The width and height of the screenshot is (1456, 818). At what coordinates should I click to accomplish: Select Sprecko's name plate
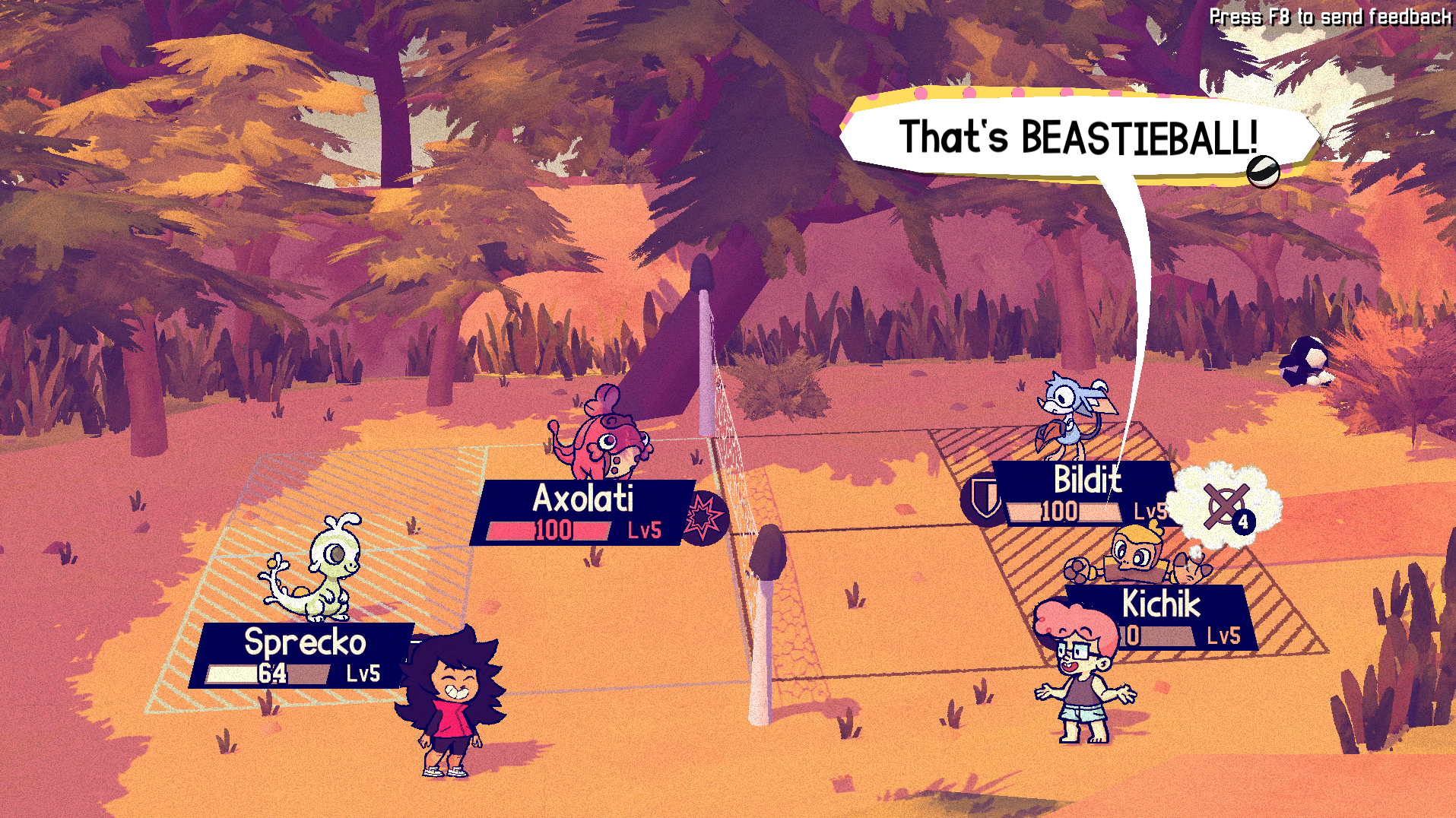[304, 655]
